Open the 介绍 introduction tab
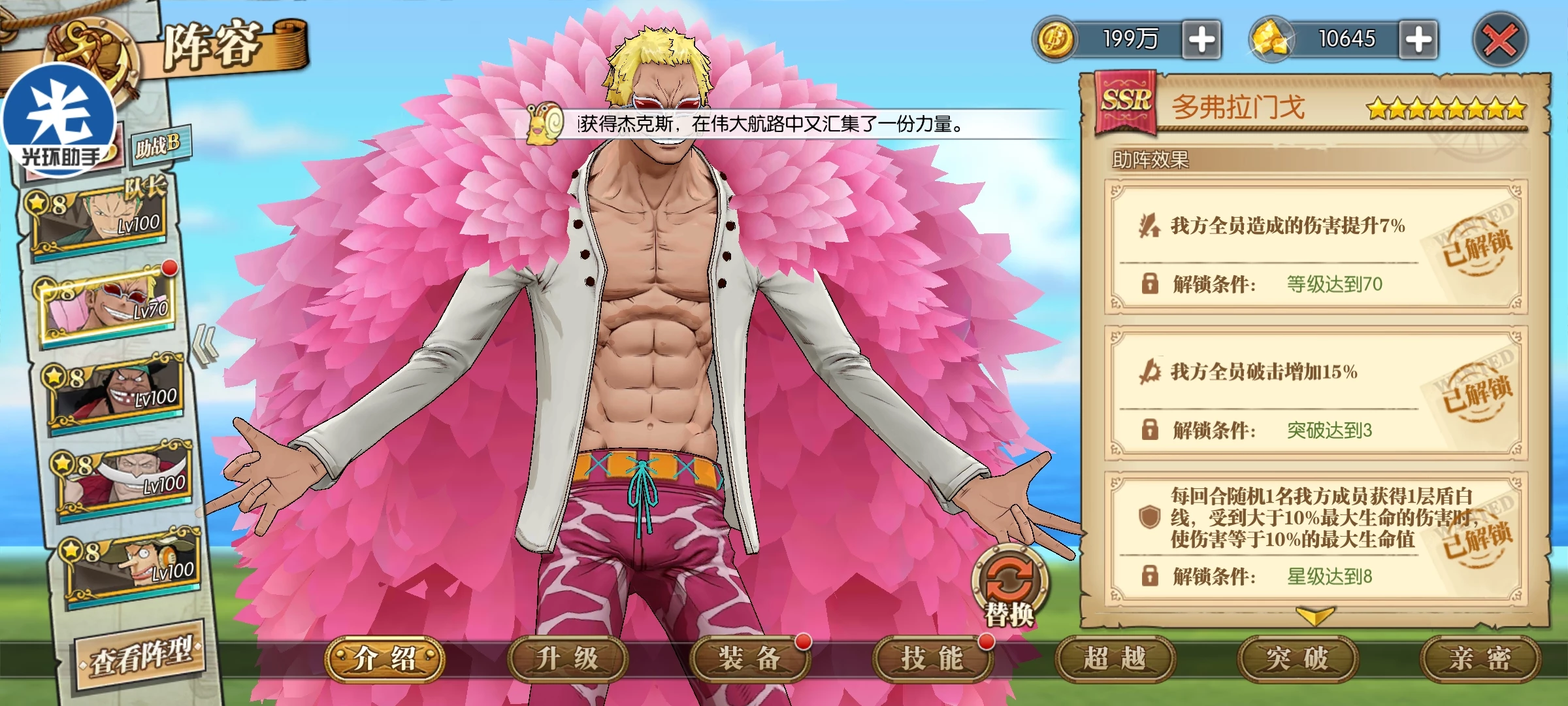Screen dimensions: 1568x706 tap(385, 659)
